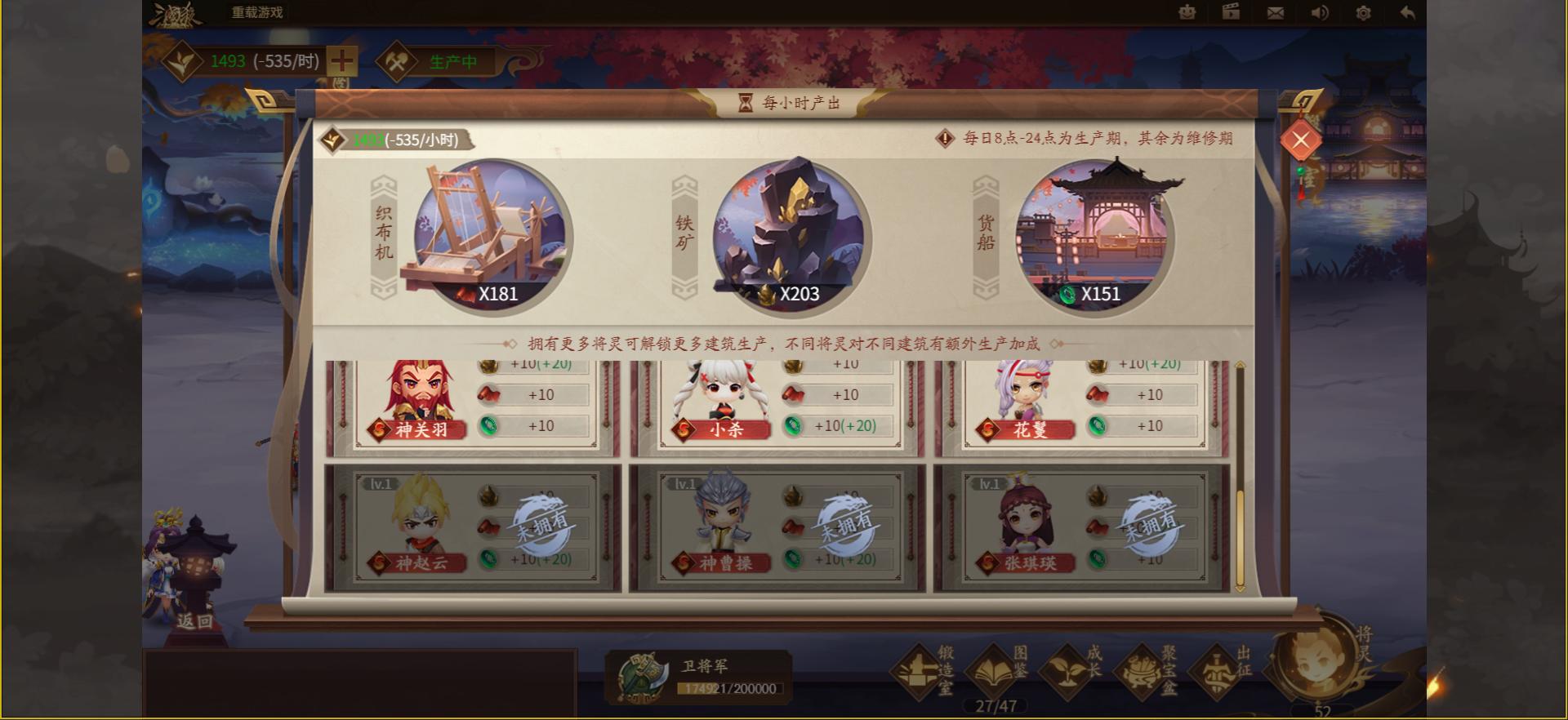Image resolution: width=1568 pixels, height=720 pixels.
Task: Open the settings gear icon
Action: coord(1362,13)
